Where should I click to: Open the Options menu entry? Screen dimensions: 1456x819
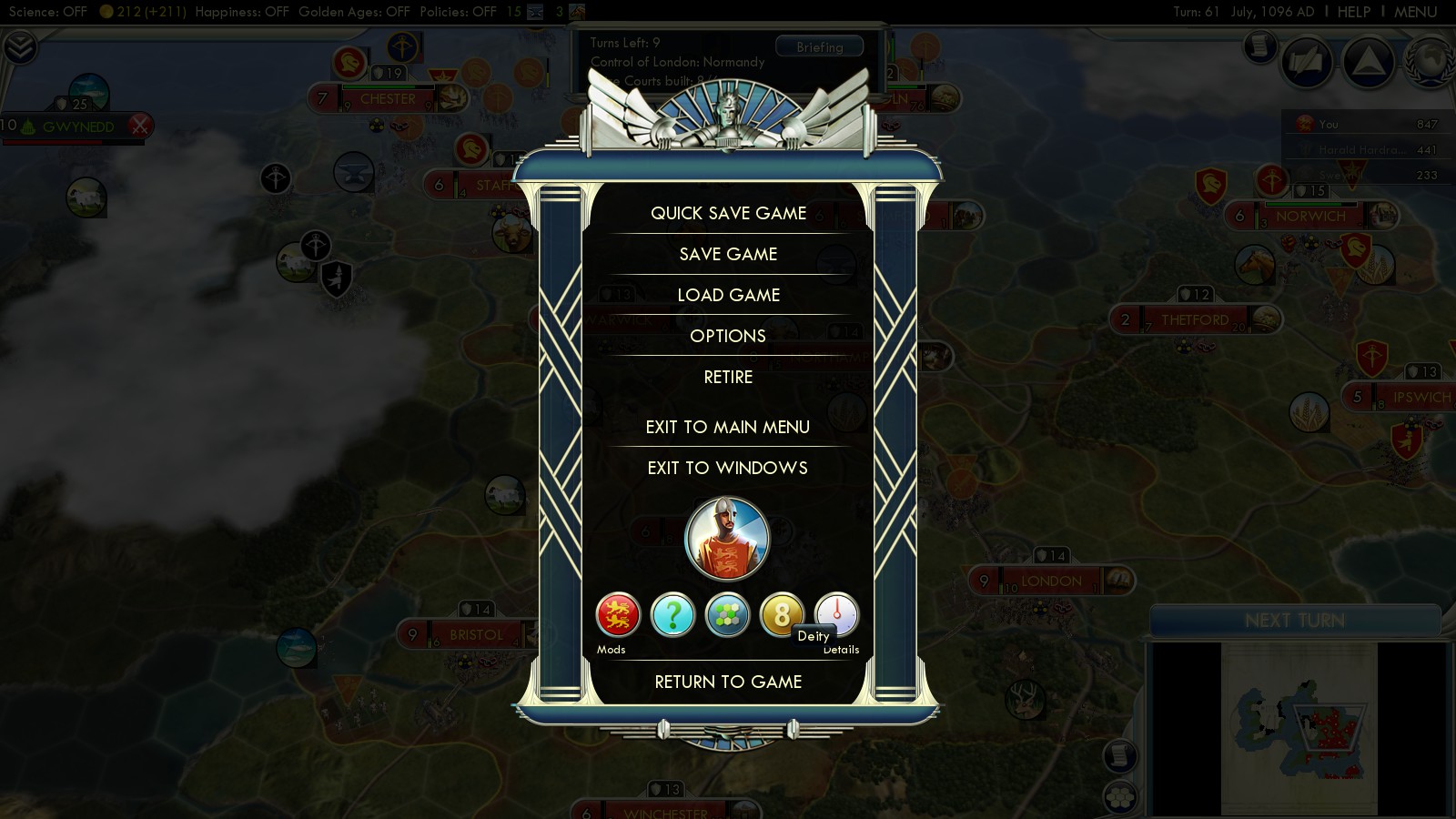tap(728, 336)
